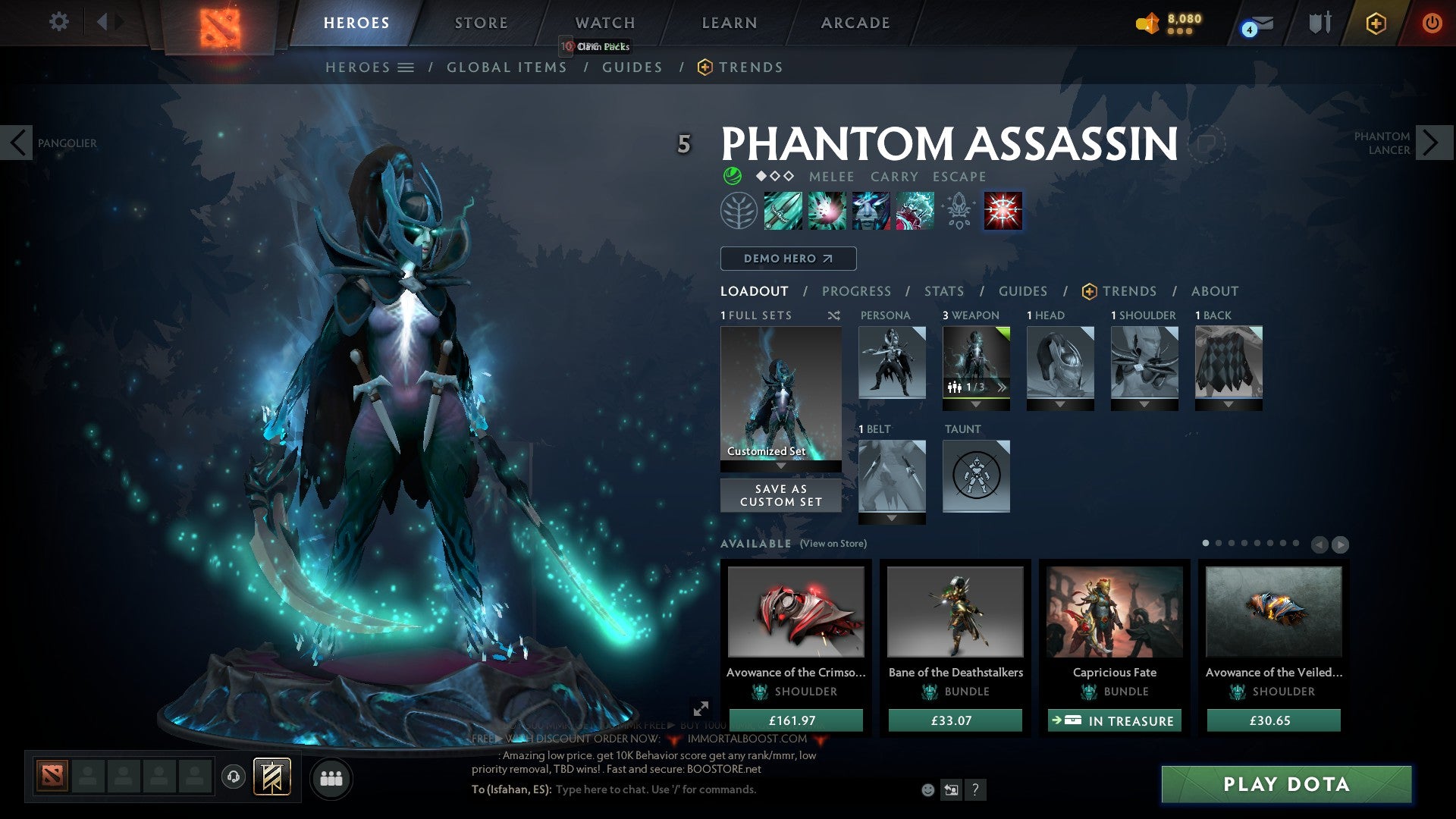
Task: Click View on Store link
Action: [x=834, y=544]
